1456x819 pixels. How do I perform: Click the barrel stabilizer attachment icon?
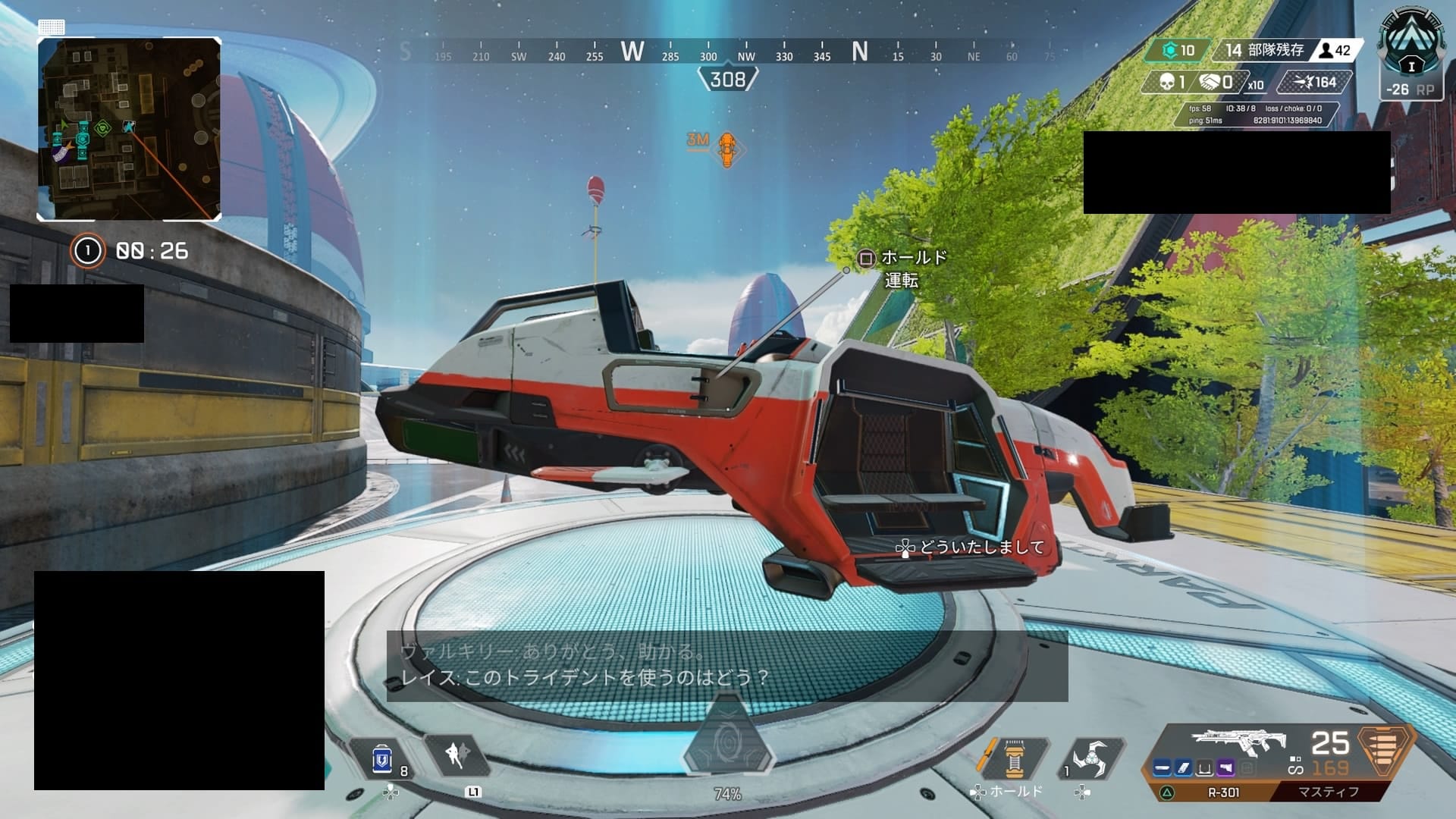(x=1163, y=768)
